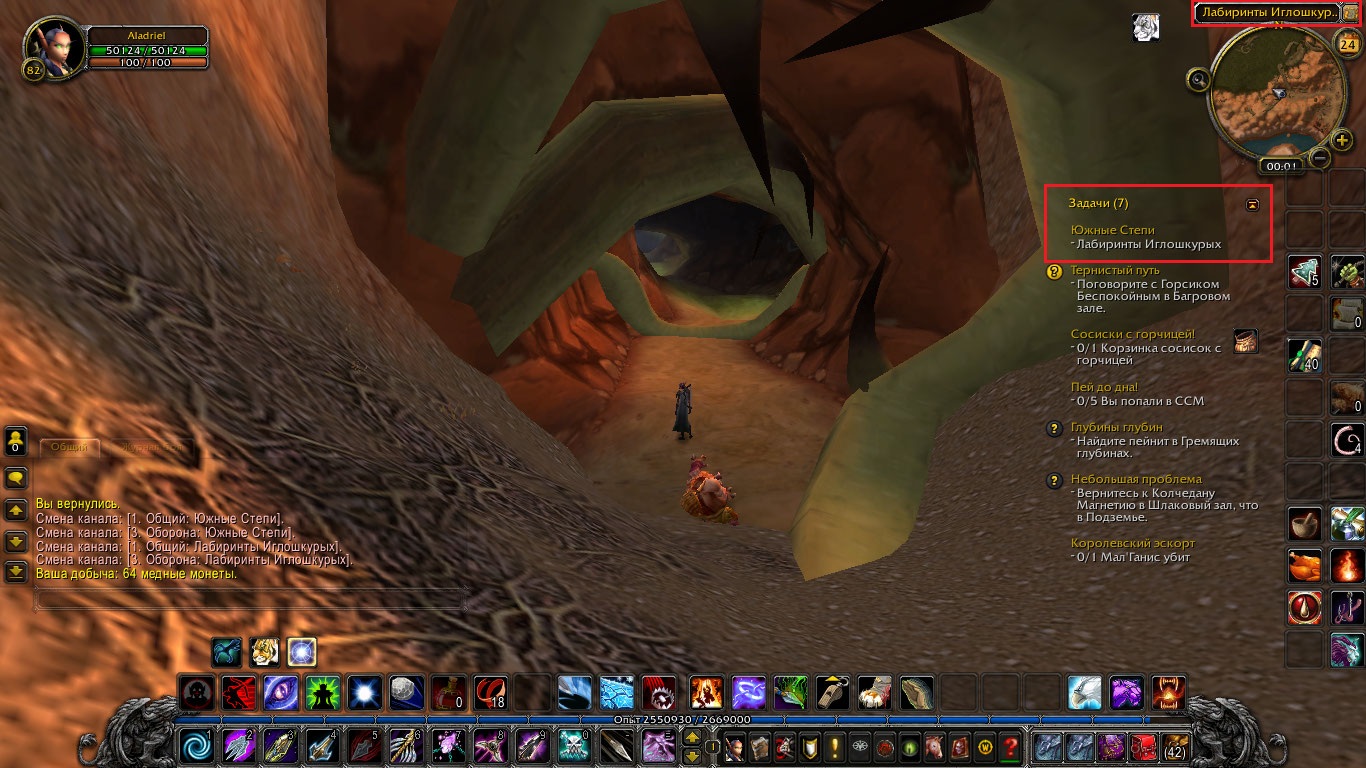Use the Сосиски с горчицей quest item

pos(1245,341)
